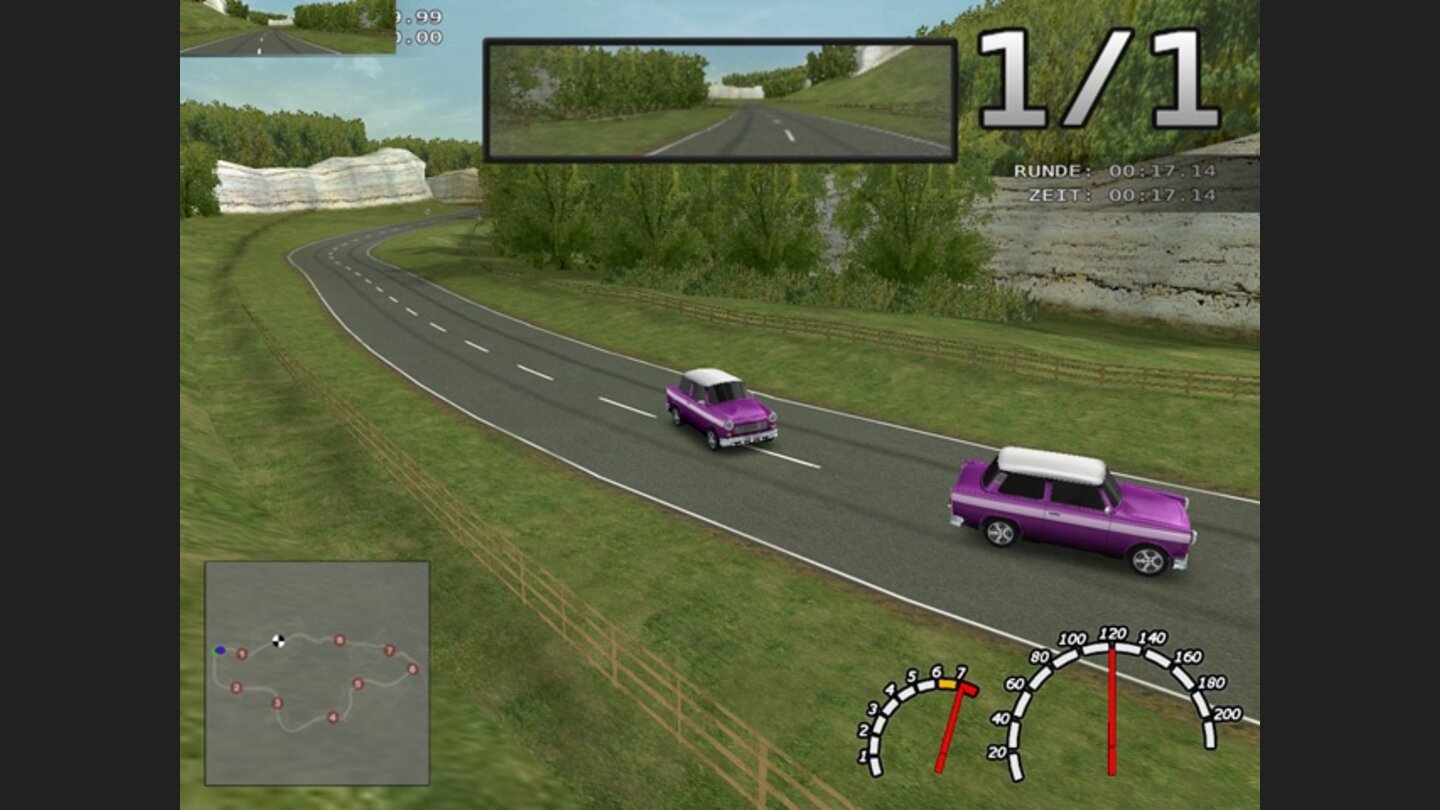Select checkpoint 1 marker on the minimap
1440x810 pixels.
click(241, 653)
